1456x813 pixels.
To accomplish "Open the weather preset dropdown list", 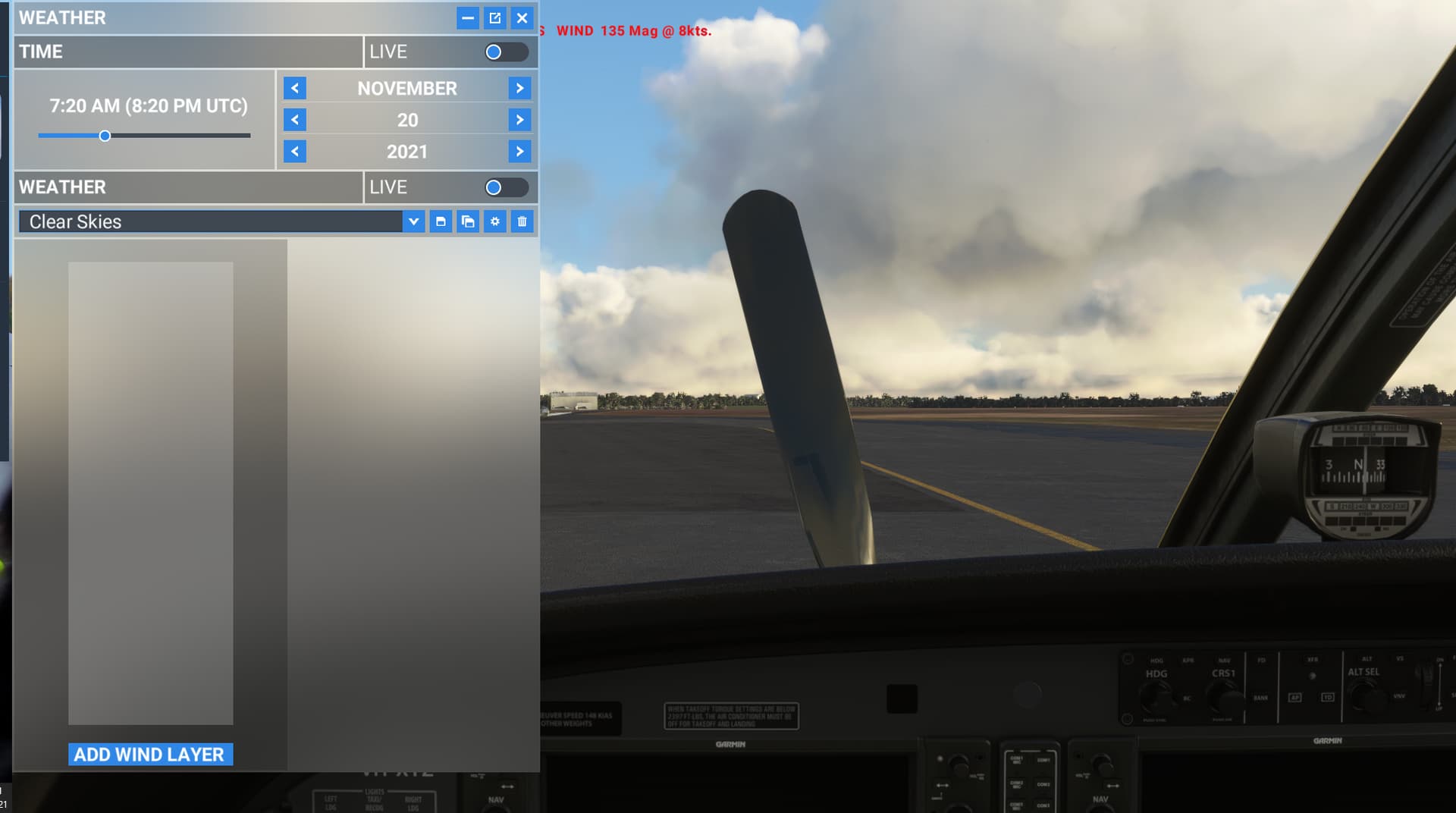I will 414,221.
